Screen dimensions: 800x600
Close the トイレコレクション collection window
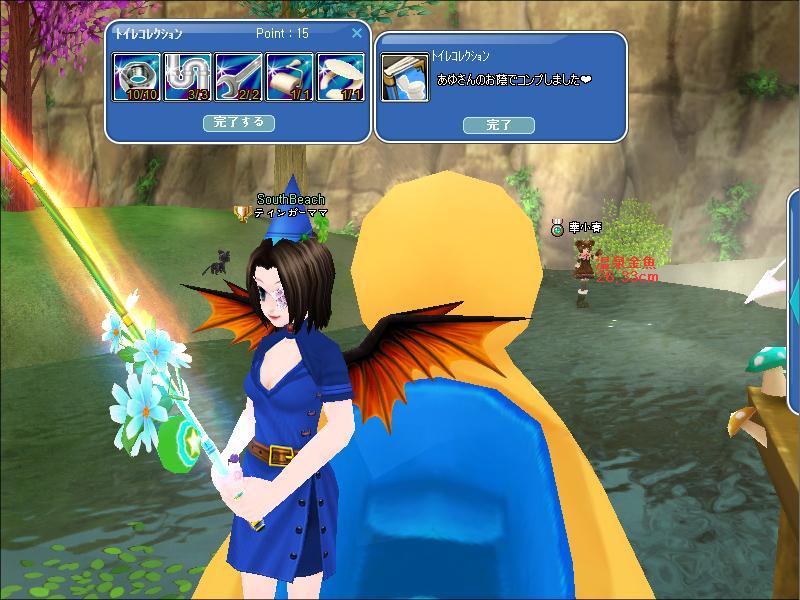357,33
